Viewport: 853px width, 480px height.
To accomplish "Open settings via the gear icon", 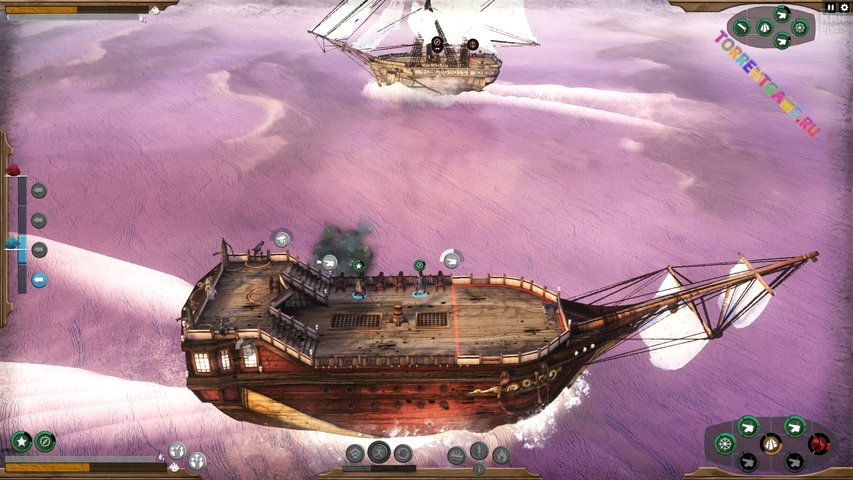I will tap(844, 7).
